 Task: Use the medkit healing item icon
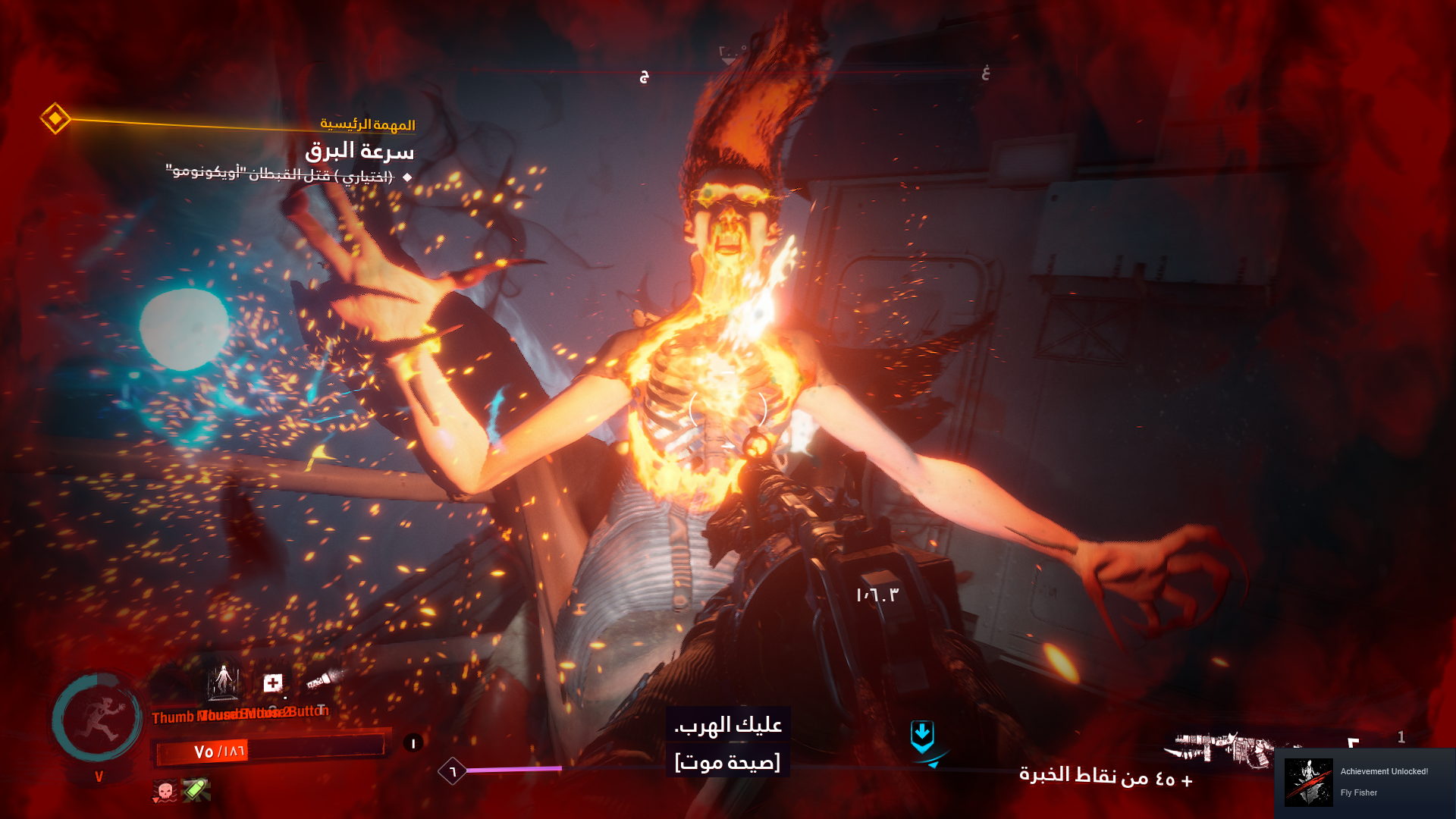tap(273, 683)
